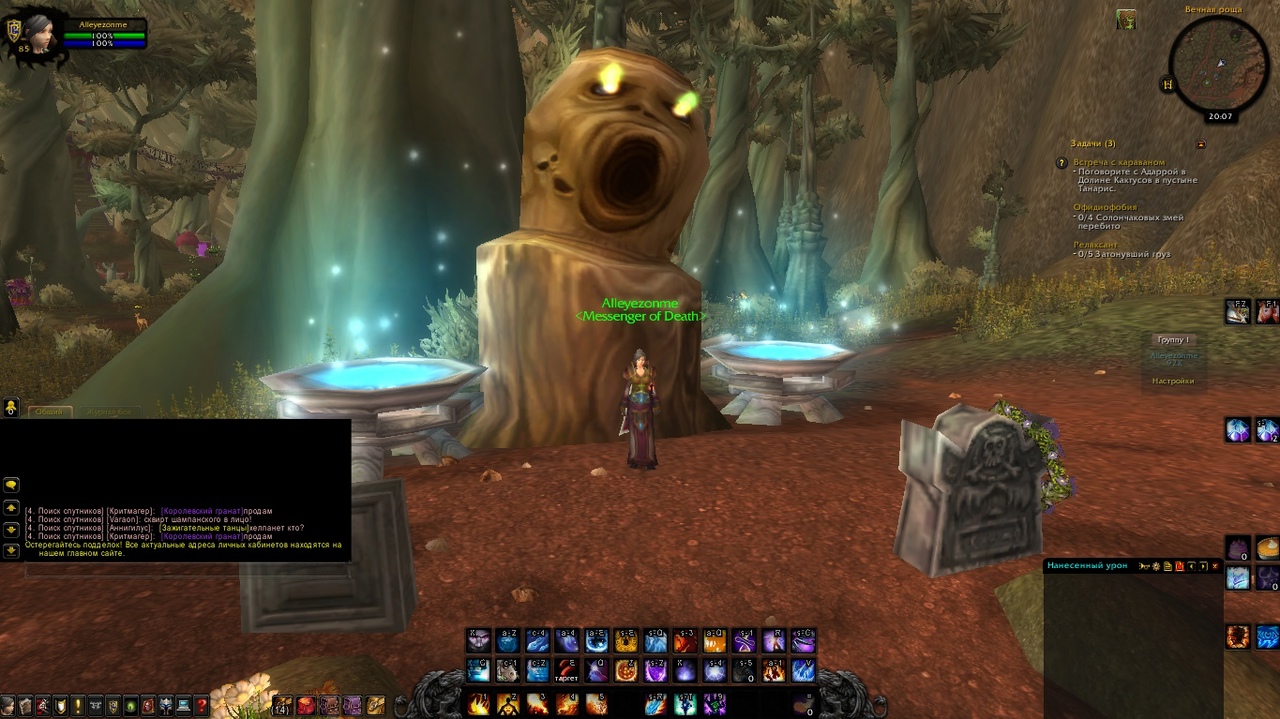Image resolution: width=1280 pixels, height=719 pixels.
Task: Open the minimap in Вечная роща
Action: [1218, 66]
